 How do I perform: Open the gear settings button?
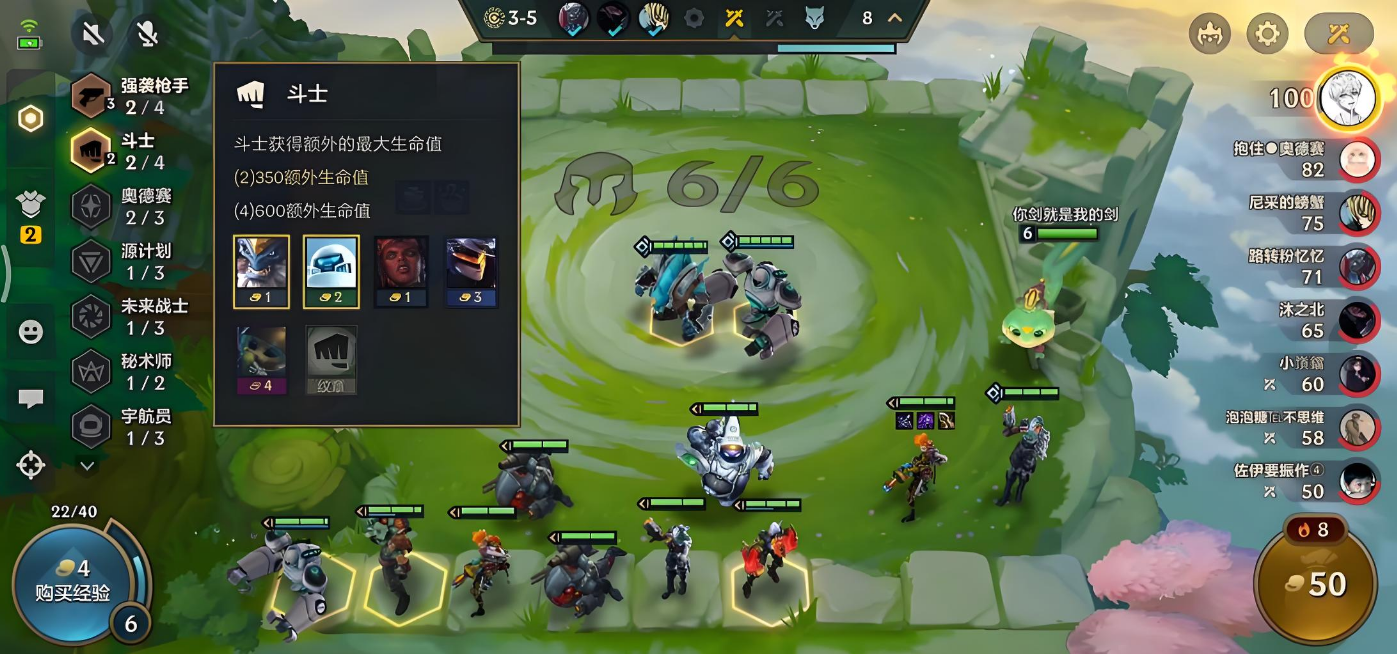click(1267, 34)
